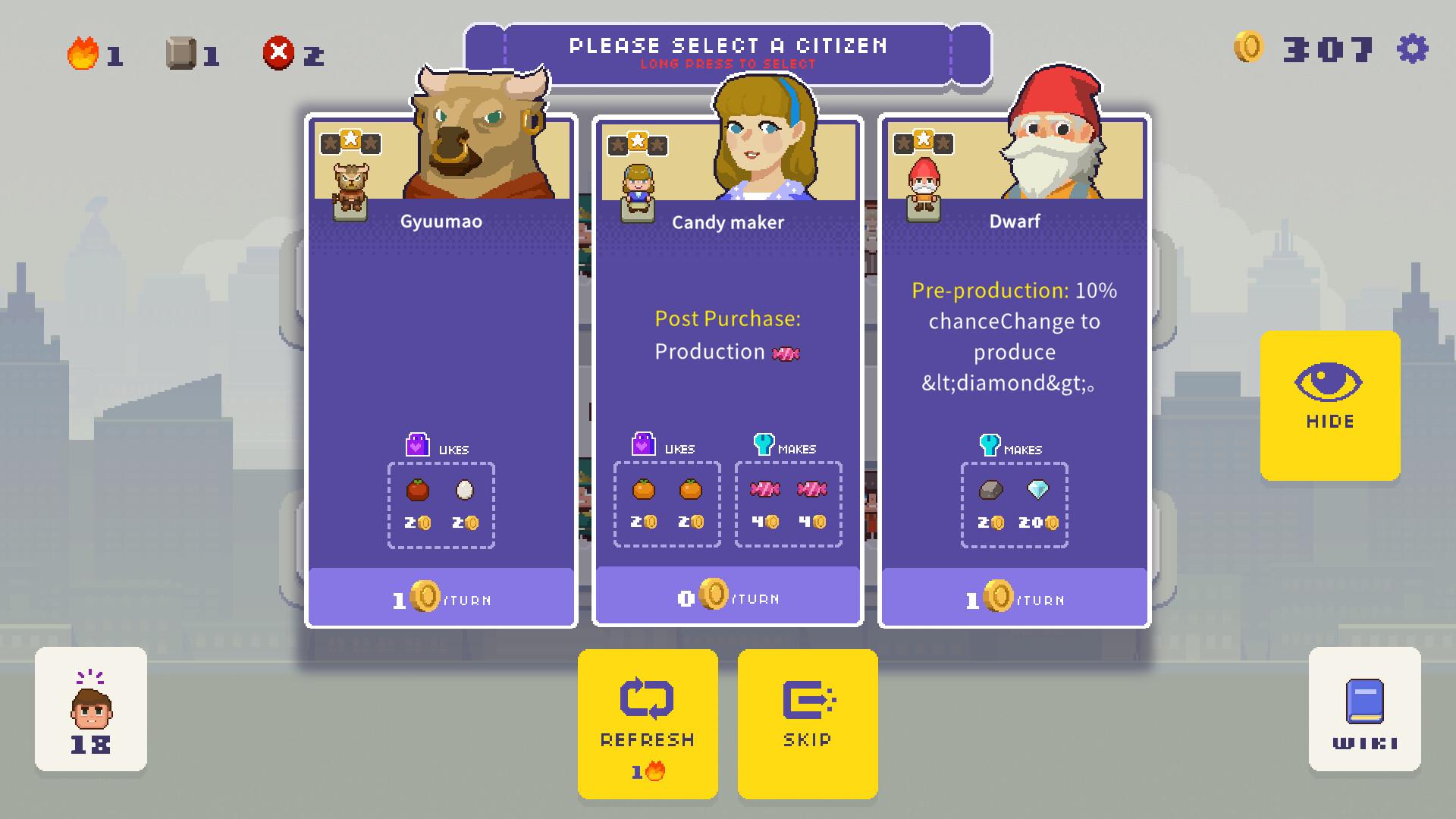Click Gyuumao's 1 coin per turn bar
Viewport: 1456px width, 819px height.
(x=440, y=598)
